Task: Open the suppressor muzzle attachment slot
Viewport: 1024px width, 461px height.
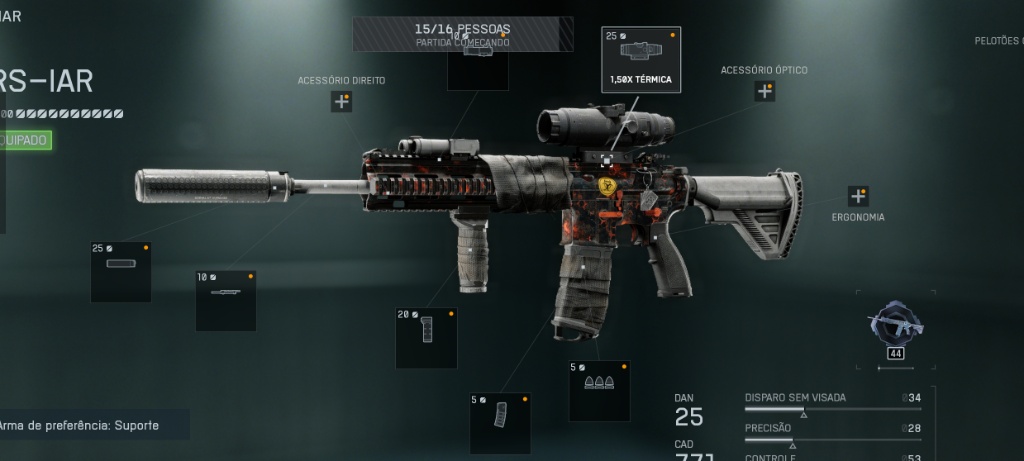Action: click(121, 272)
